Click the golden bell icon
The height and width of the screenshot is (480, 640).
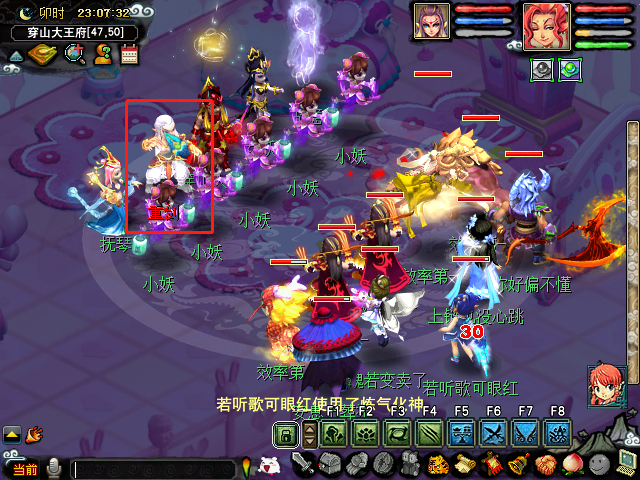(519, 464)
